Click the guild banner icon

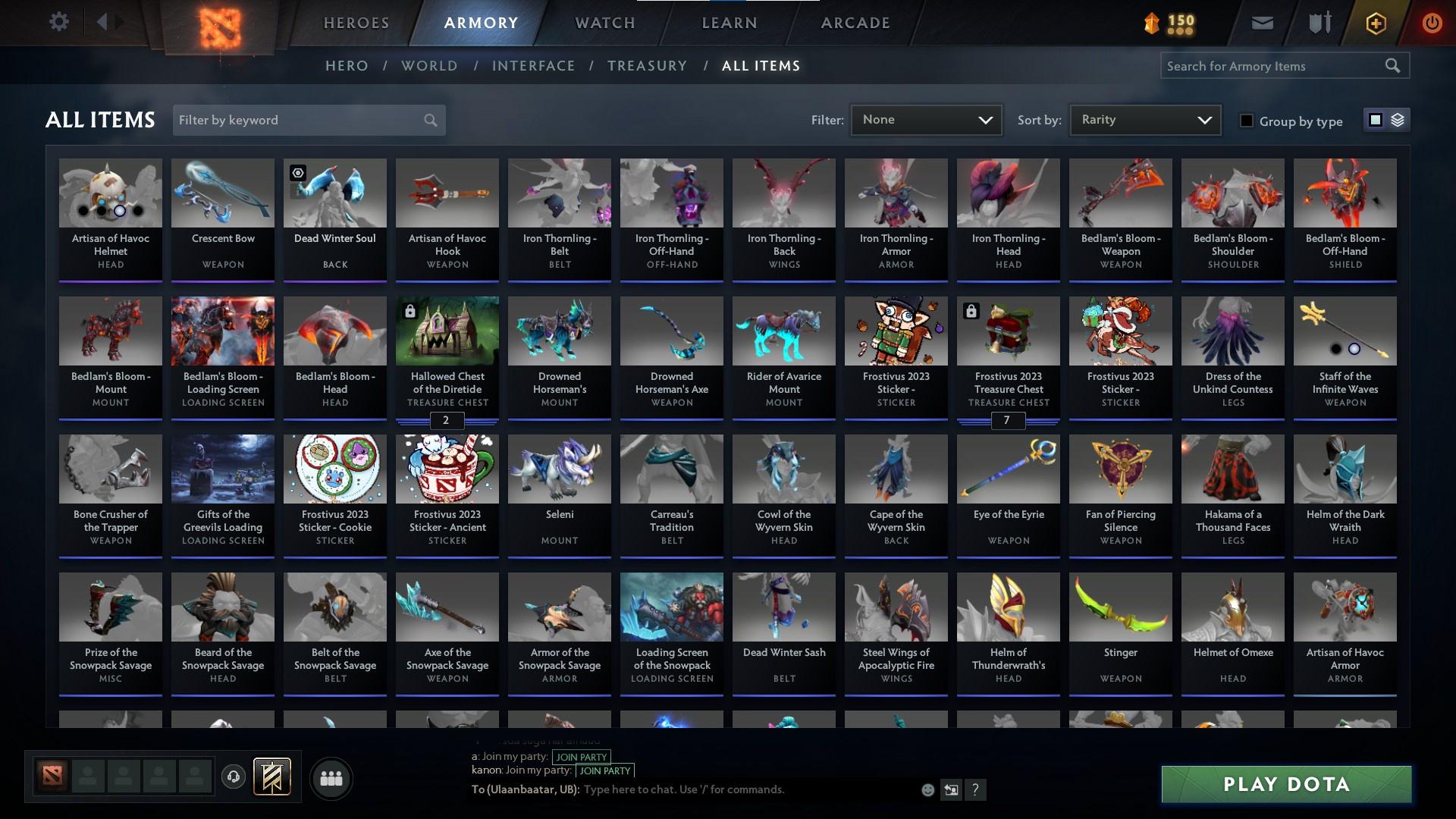click(271, 778)
